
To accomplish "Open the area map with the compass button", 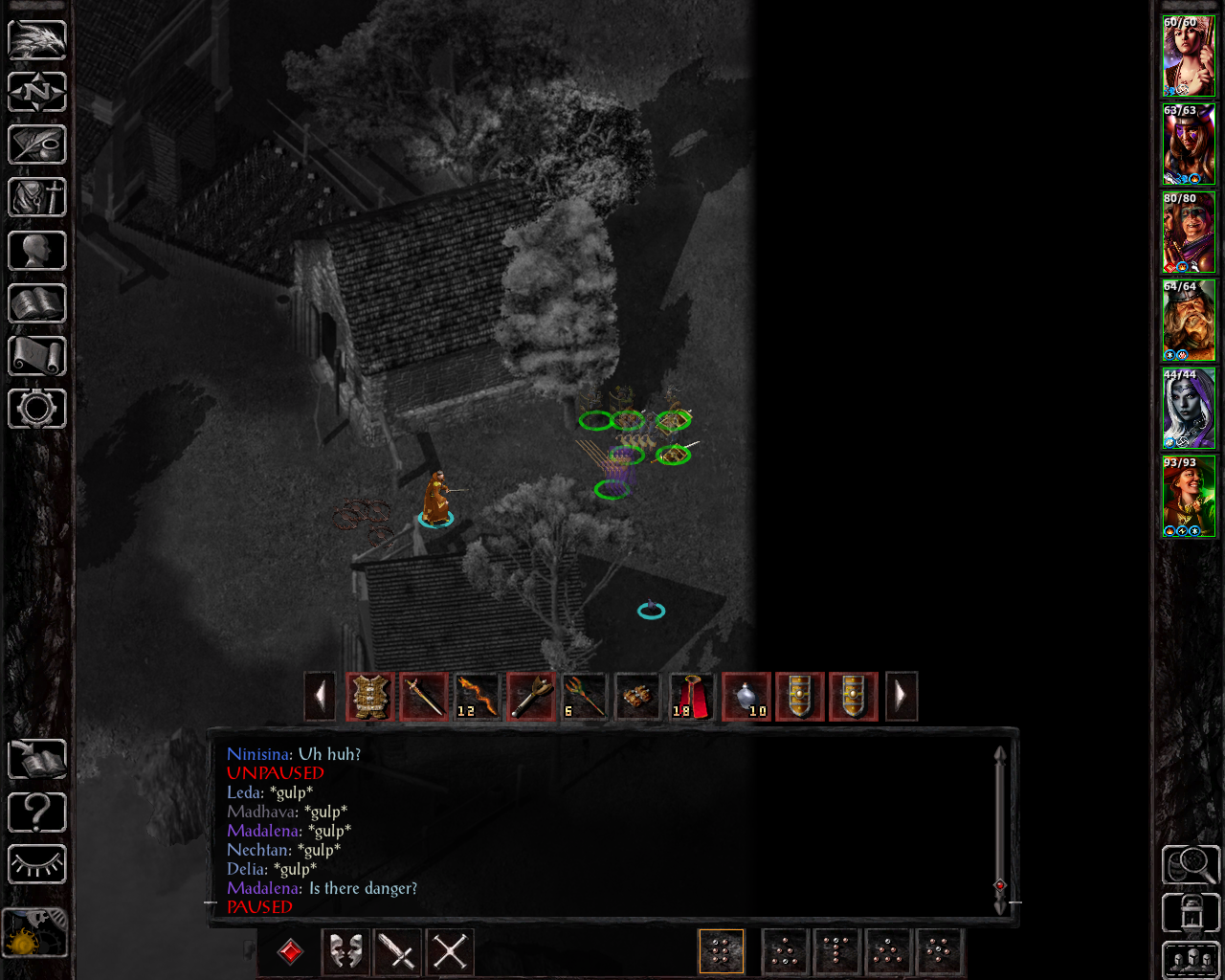I will click(x=37, y=92).
